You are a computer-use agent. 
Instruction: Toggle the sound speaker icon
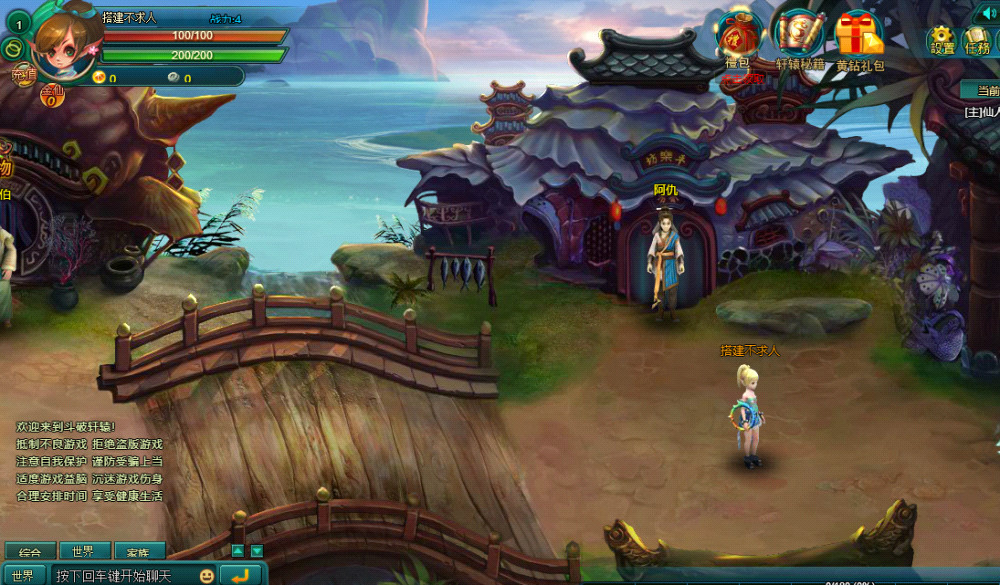pos(990,13)
